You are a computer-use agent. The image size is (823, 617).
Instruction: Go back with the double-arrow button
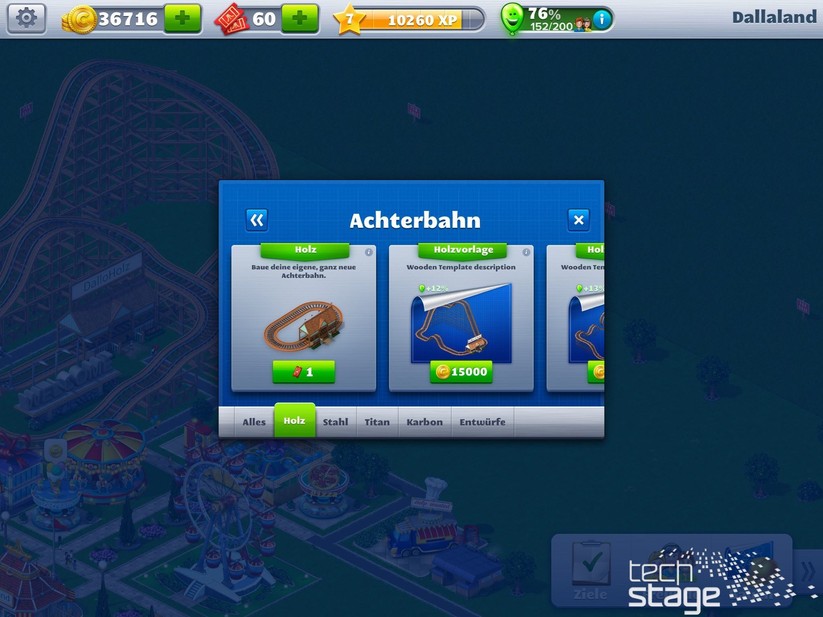coord(257,220)
